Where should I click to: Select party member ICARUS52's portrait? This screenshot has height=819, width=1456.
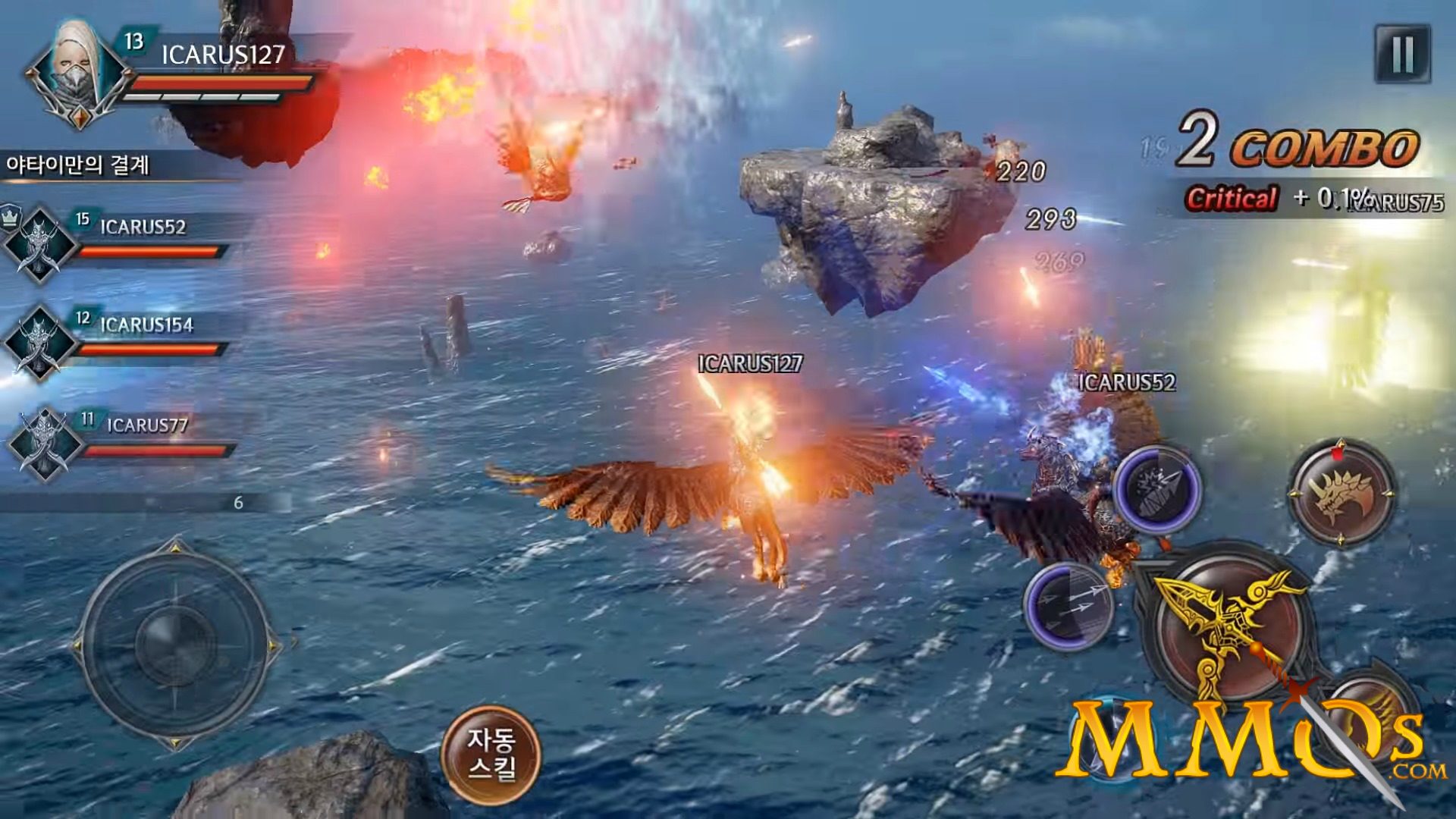point(42,245)
